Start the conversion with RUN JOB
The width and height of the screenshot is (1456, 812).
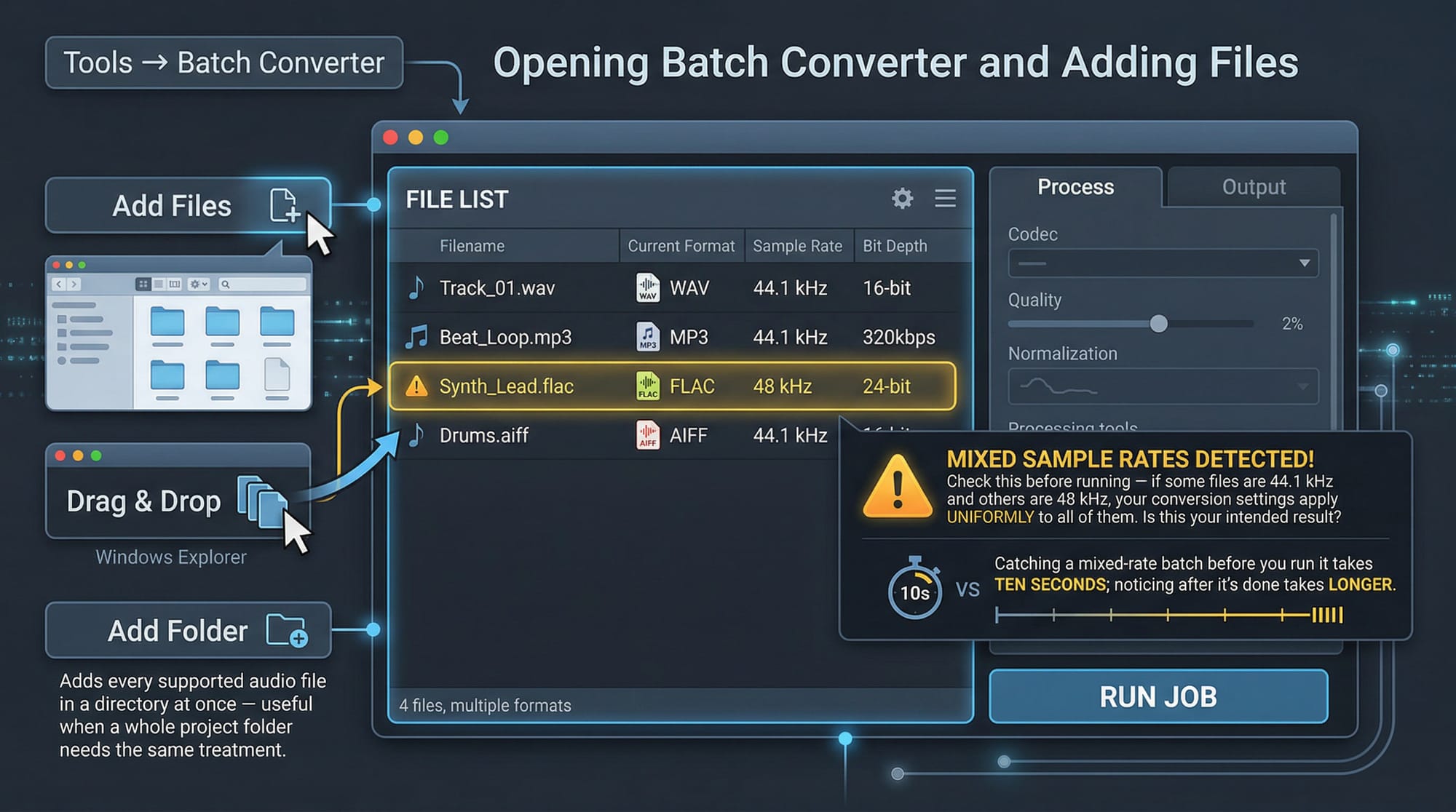click(x=1158, y=696)
